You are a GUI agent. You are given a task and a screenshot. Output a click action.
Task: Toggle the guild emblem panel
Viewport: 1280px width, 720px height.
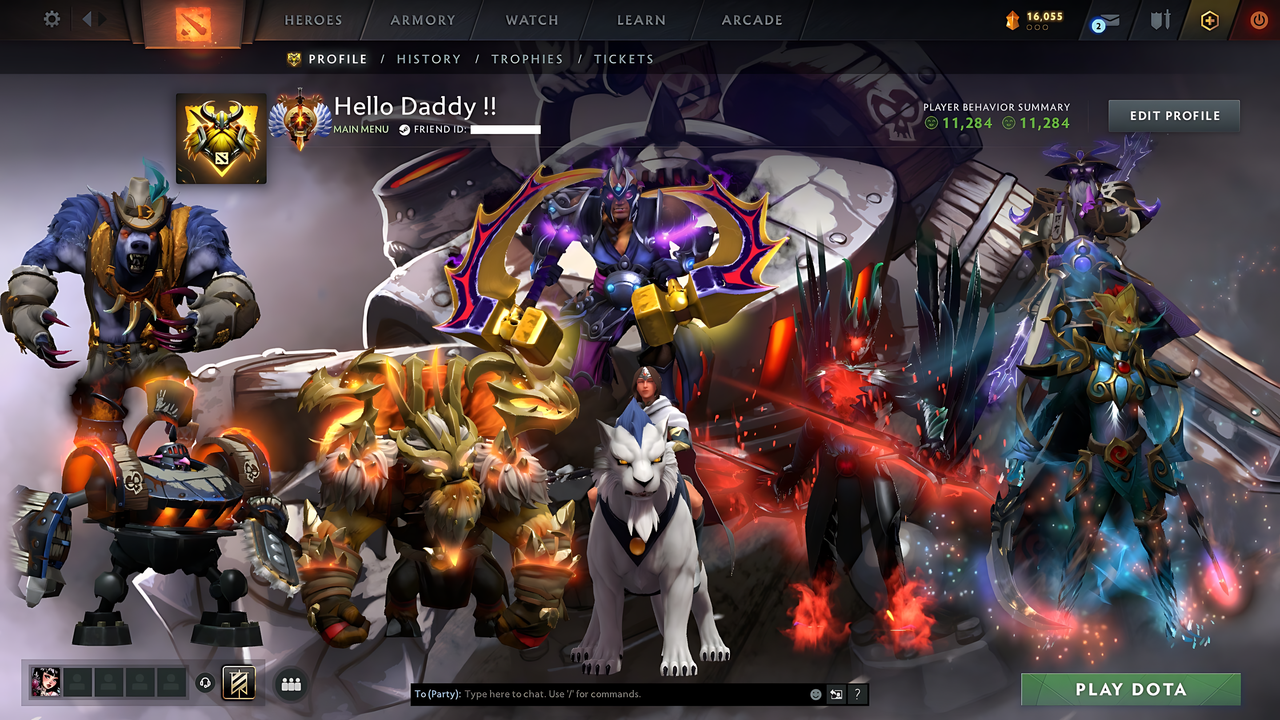[239, 682]
